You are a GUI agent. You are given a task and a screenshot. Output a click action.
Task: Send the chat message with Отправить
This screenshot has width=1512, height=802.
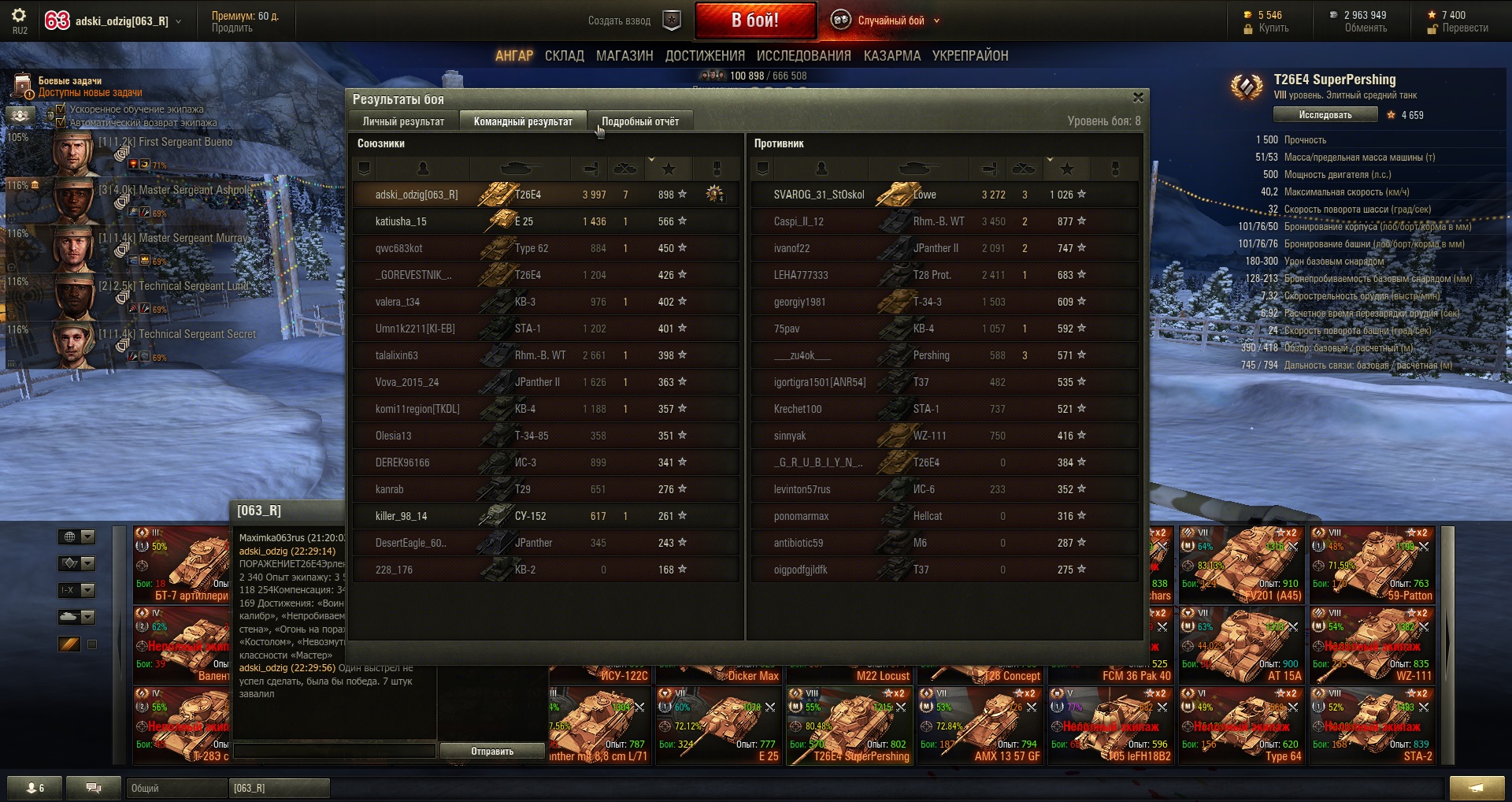click(x=492, y=752)
